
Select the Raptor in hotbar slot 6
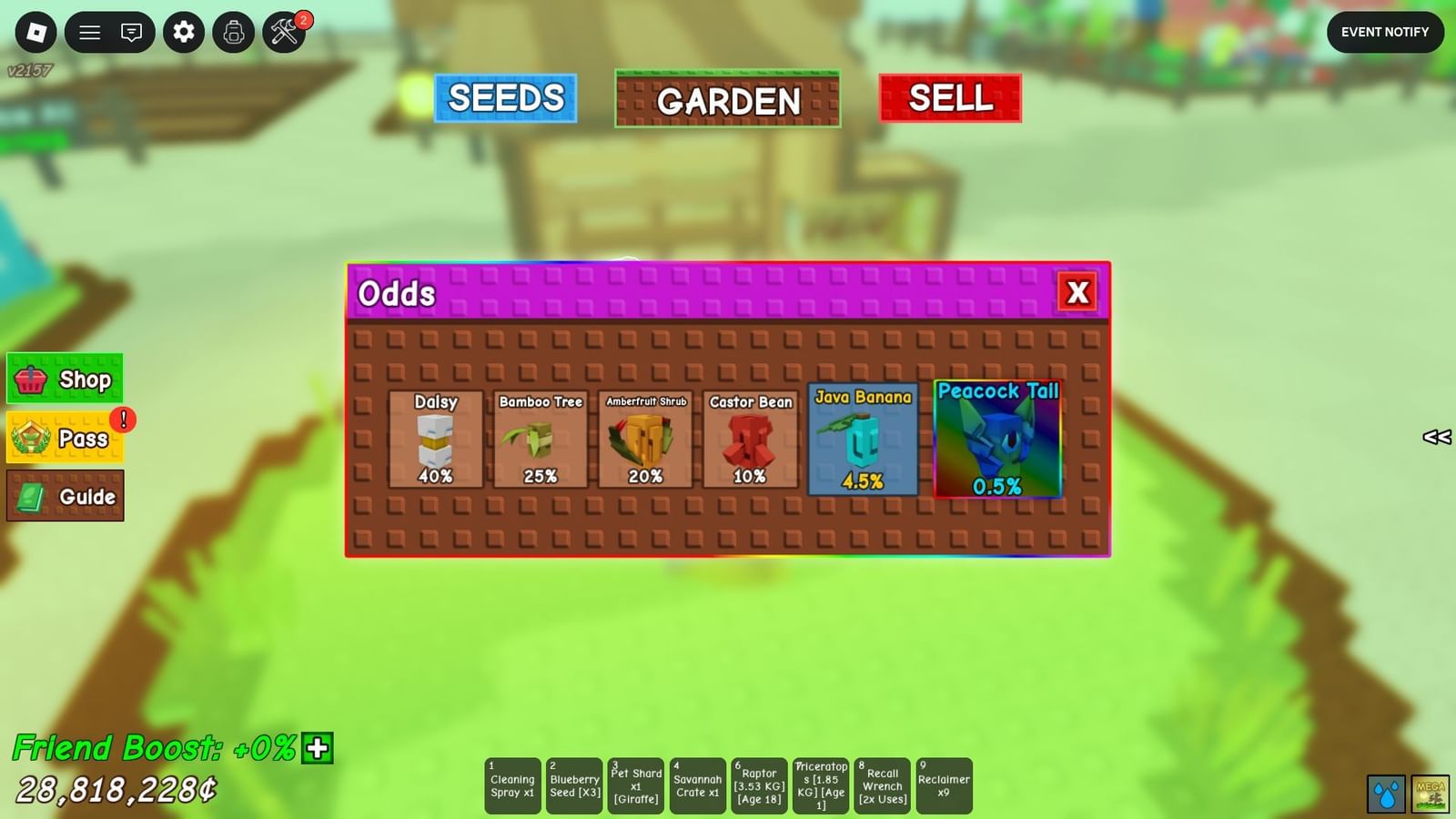(759, 784)
